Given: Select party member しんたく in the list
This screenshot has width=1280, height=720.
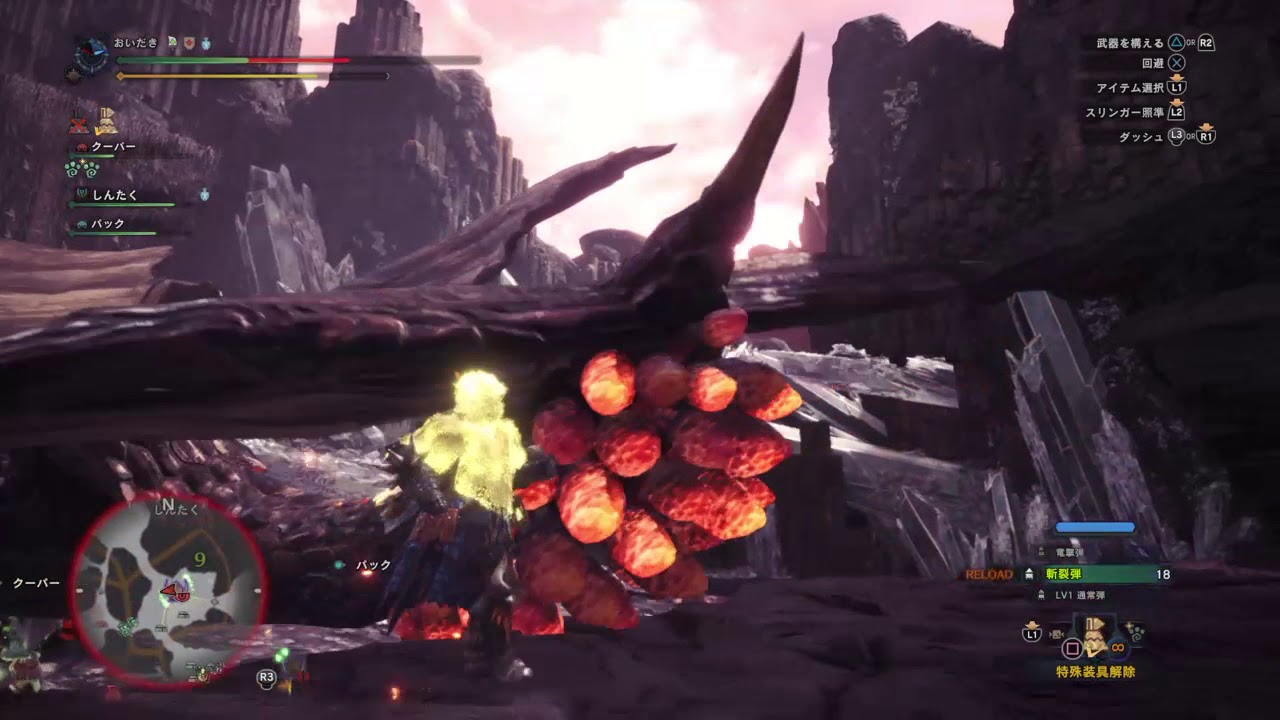Looking at the screenshot, I should pyautogui.click(x=114, y=195).
